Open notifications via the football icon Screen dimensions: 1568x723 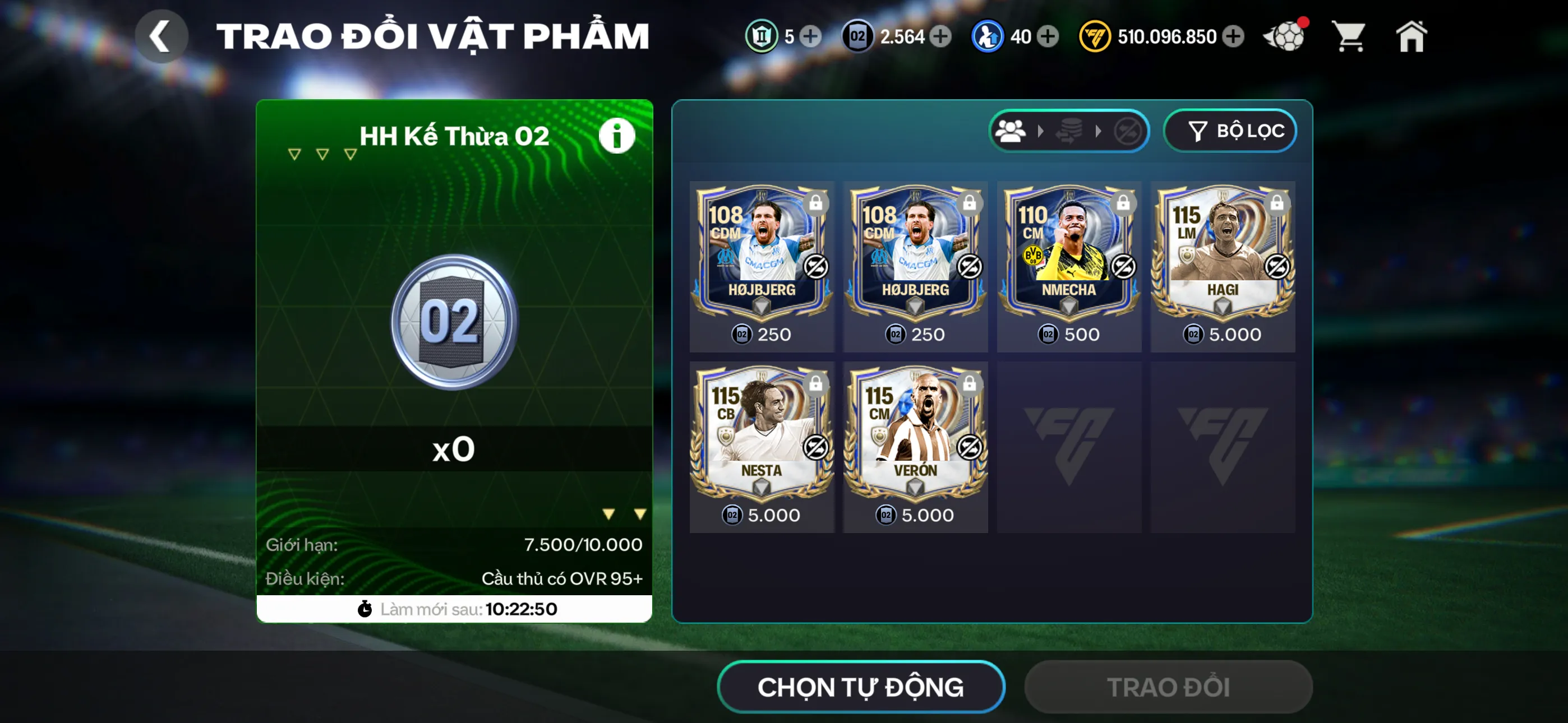[1284, 36]
